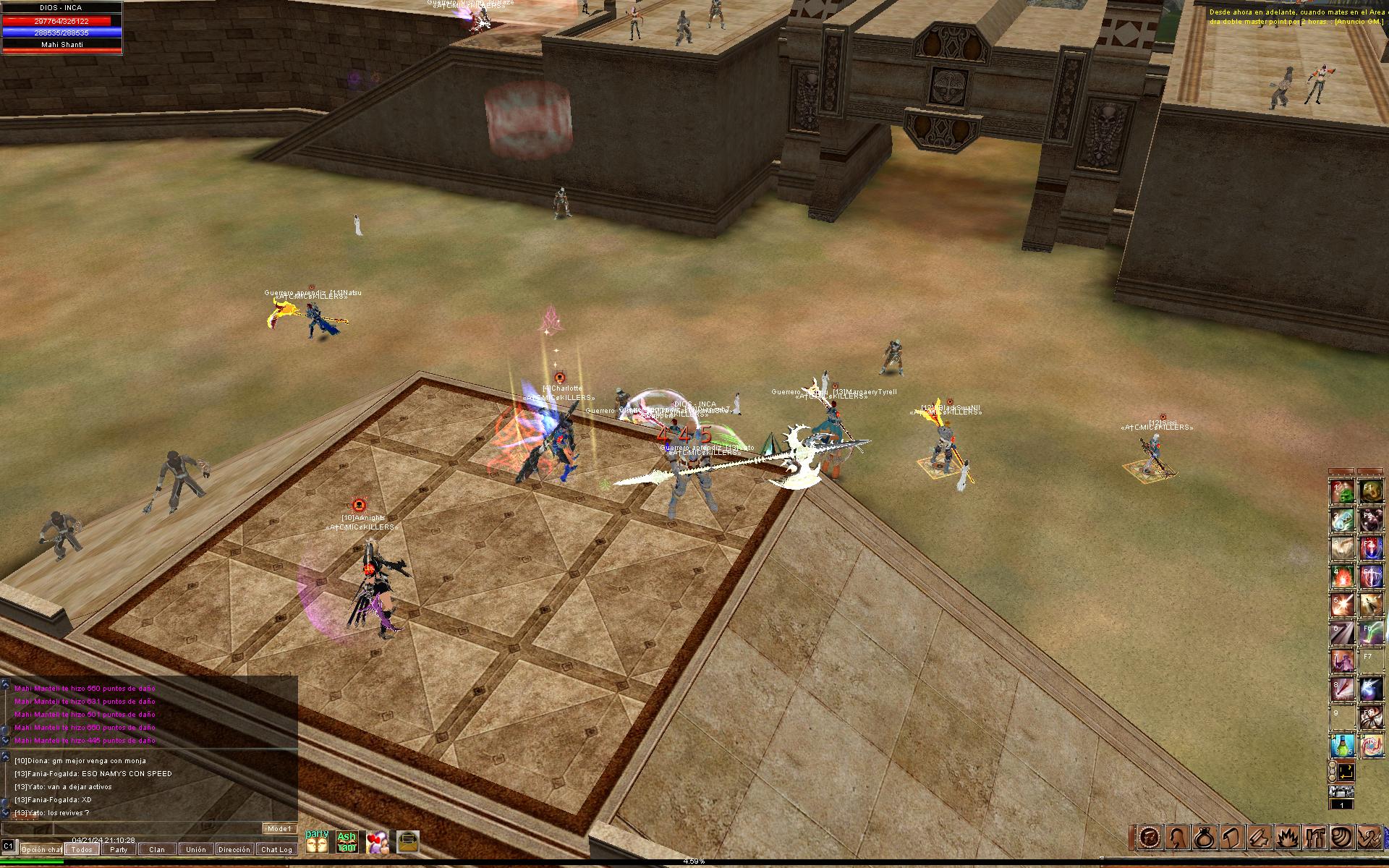Open the Chat Log
Viewport: 1389px width, 868px height.
276,850
